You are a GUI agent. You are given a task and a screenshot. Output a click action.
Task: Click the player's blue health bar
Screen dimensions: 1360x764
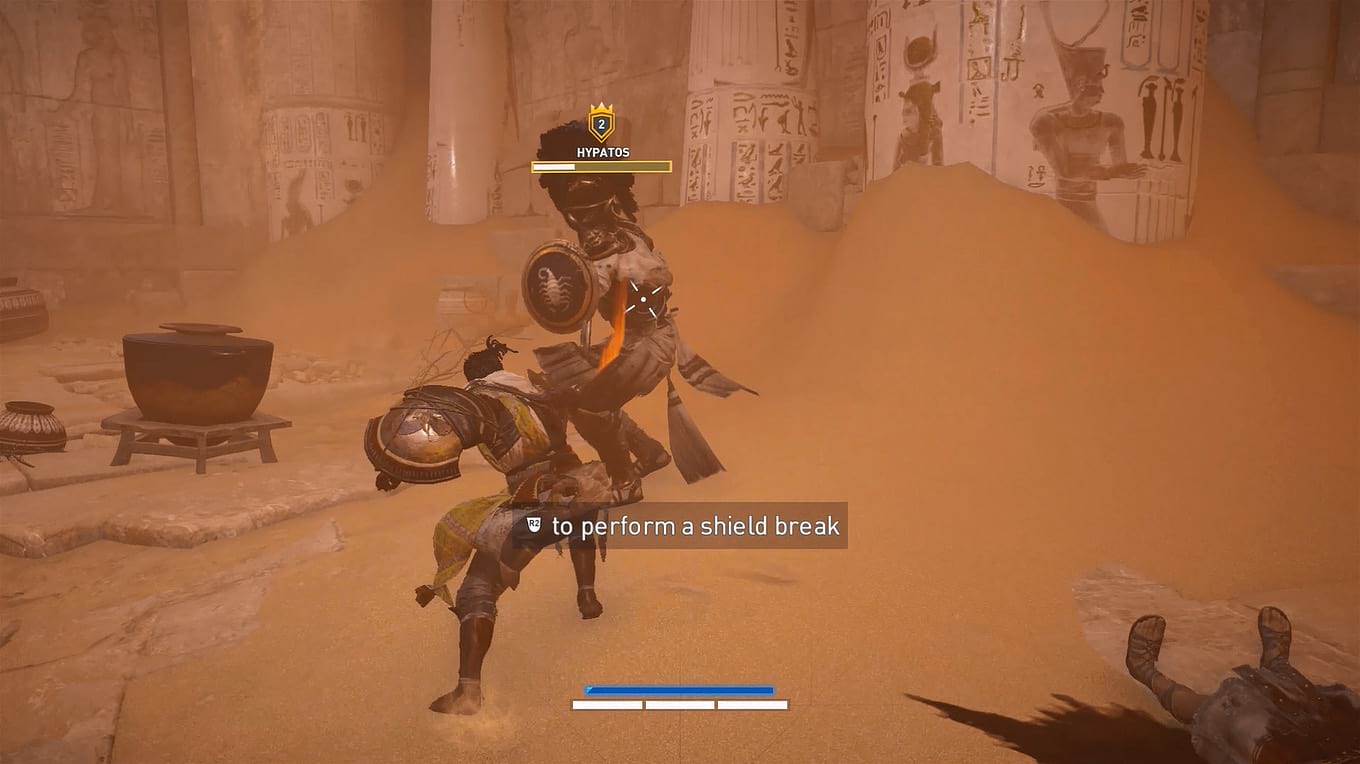point(680,690)
